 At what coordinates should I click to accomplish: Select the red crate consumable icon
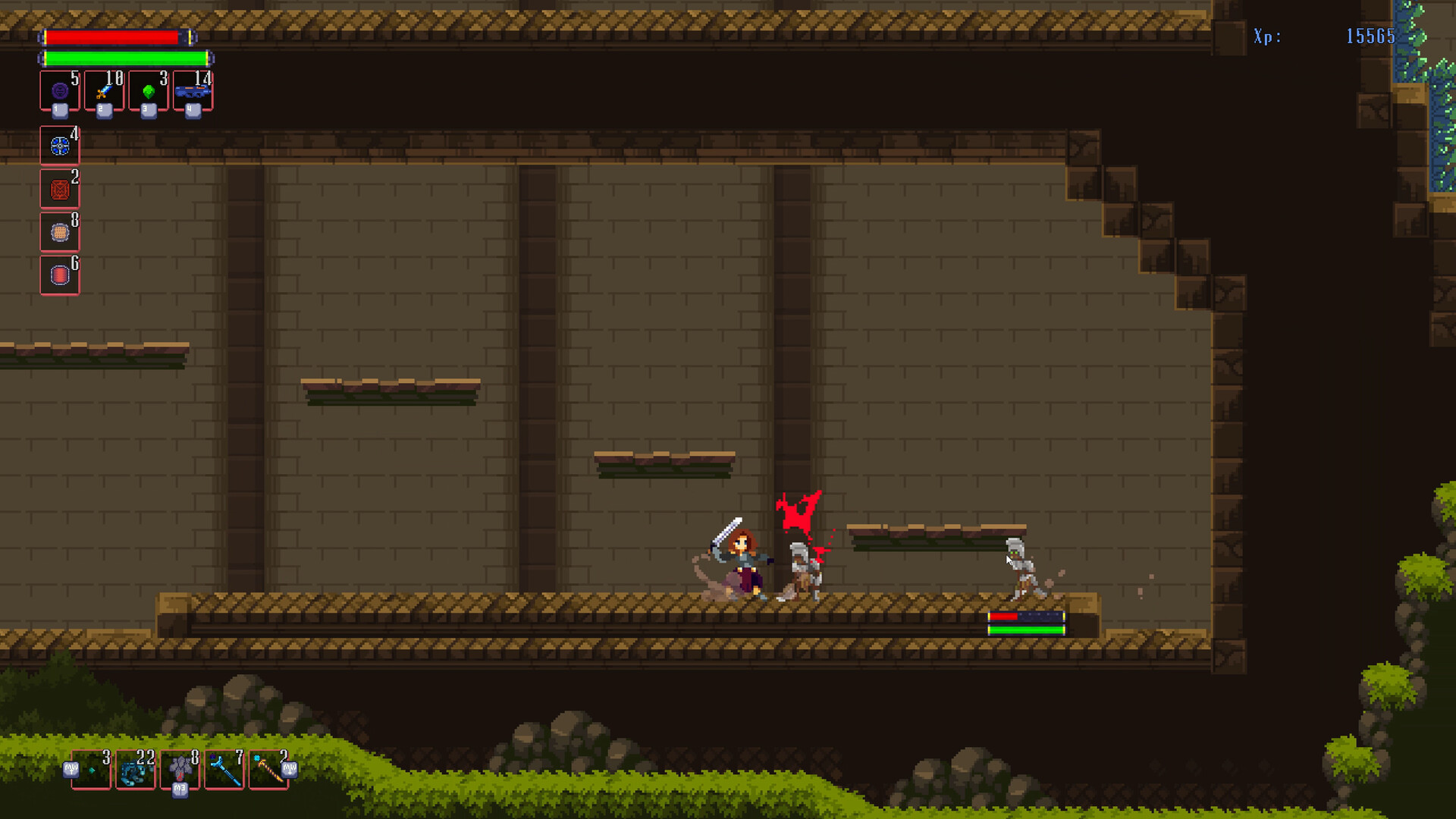pyautogui.click(x=59, y=189)
